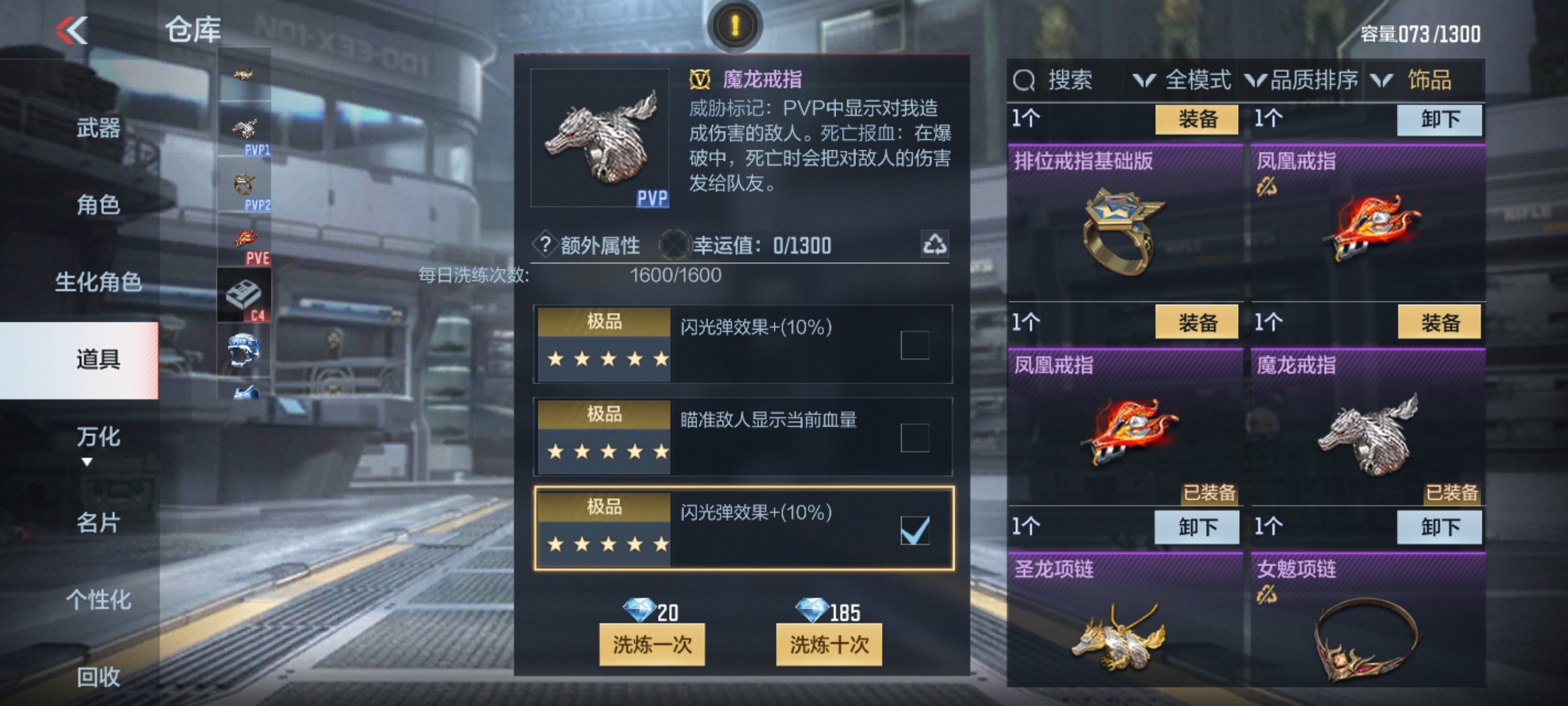Click 装备 on 排位戒指基础版
The width and height of the screenshot is (1568, 706).
coord(1197,120)
